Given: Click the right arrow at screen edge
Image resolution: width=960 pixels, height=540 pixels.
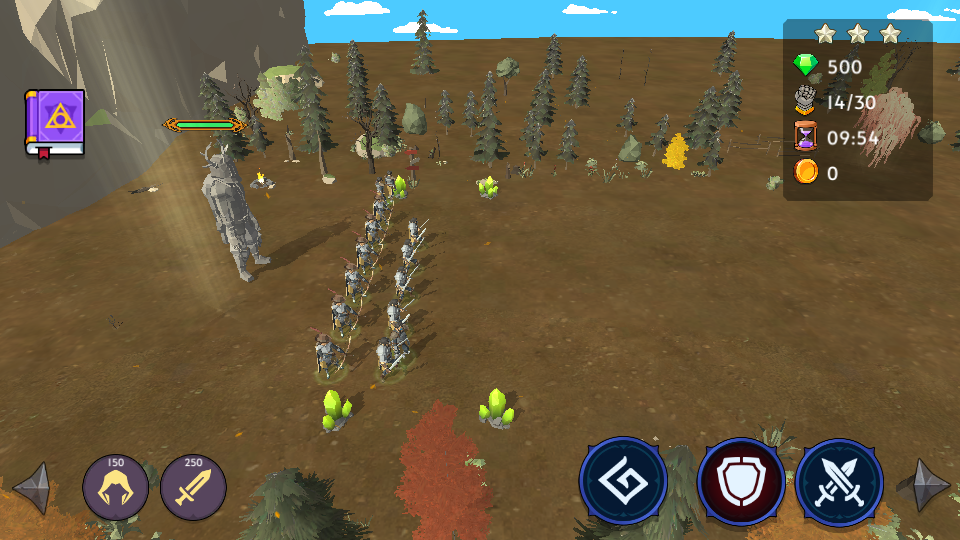Looking at the screenshot, I should [x=923, y=485].
